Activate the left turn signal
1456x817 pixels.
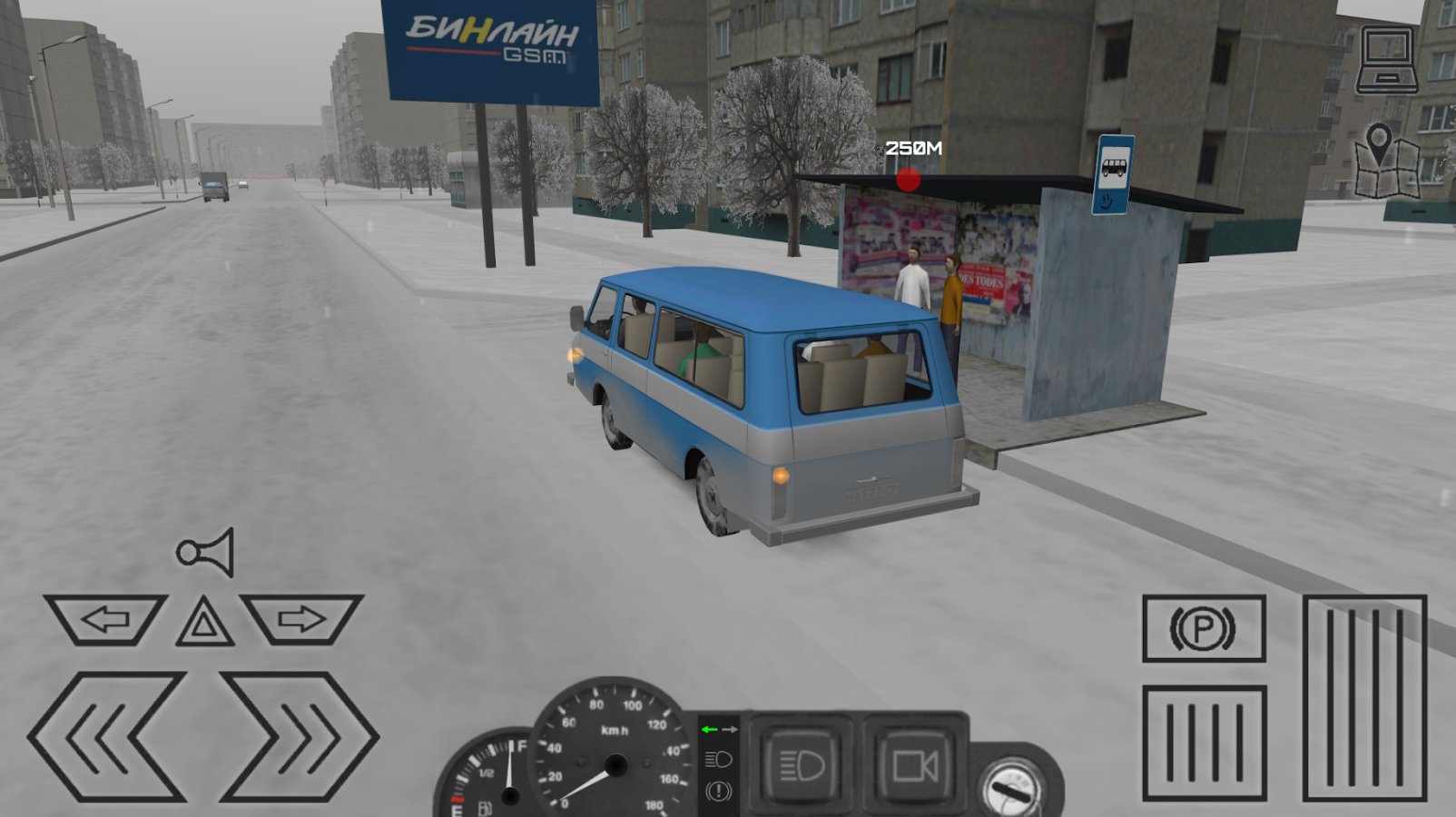click(105, 620)
